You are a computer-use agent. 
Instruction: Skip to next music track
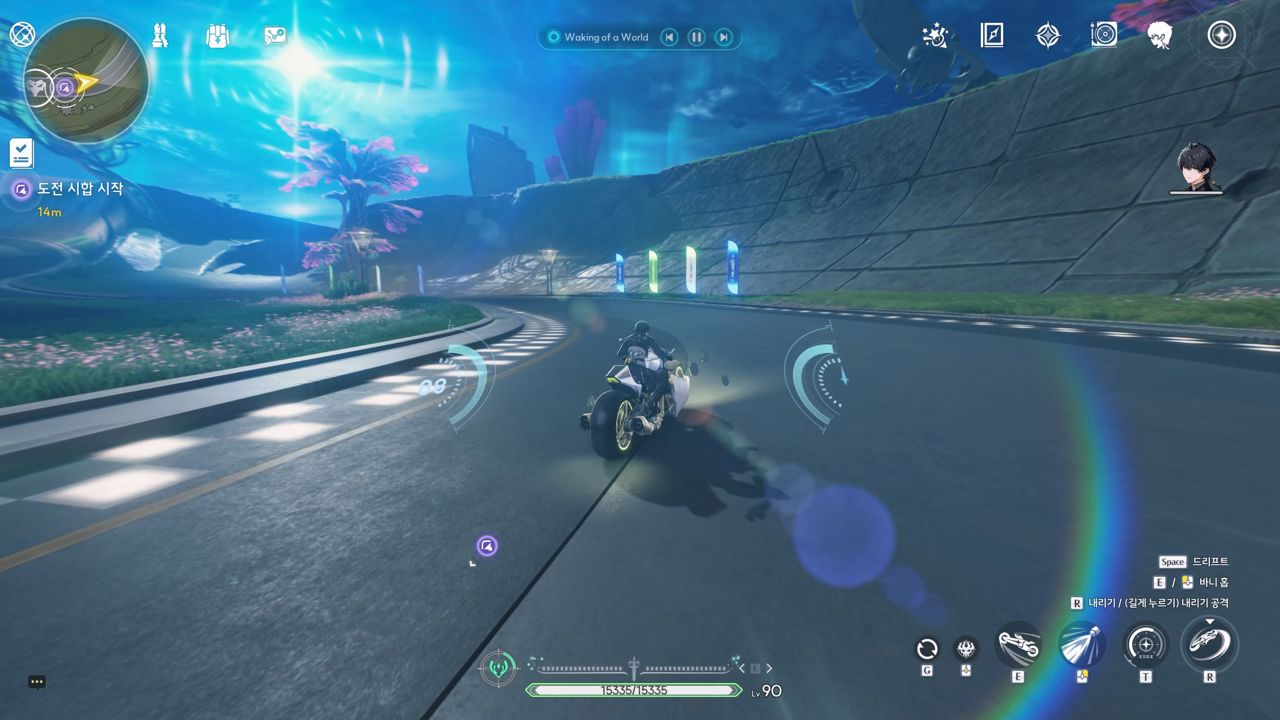(723, 37)
